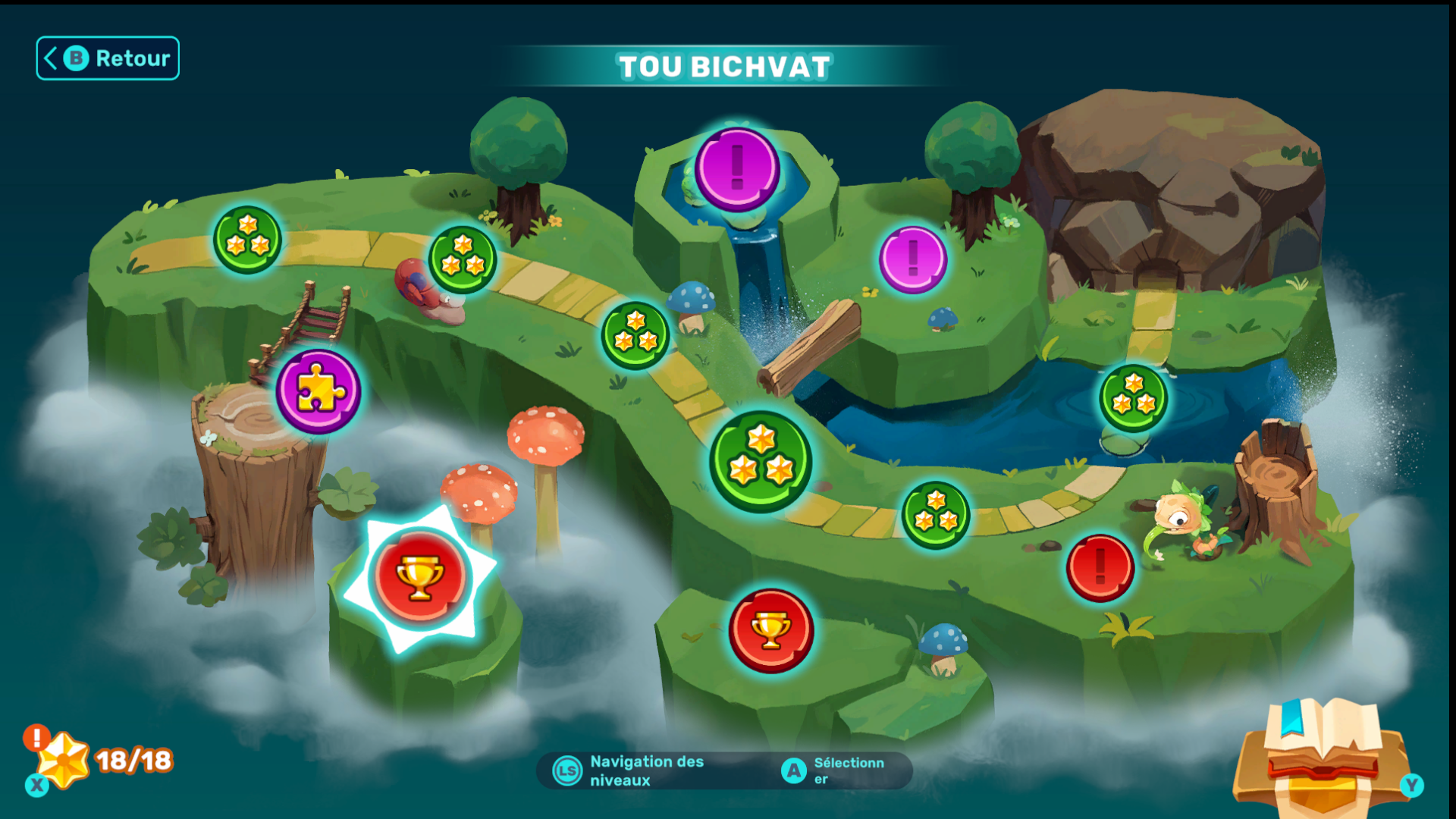This screenshot has width=1456, height=819.
Task: Open the purple exclamation level above the waterfall
Action: [x=736, y=169]
